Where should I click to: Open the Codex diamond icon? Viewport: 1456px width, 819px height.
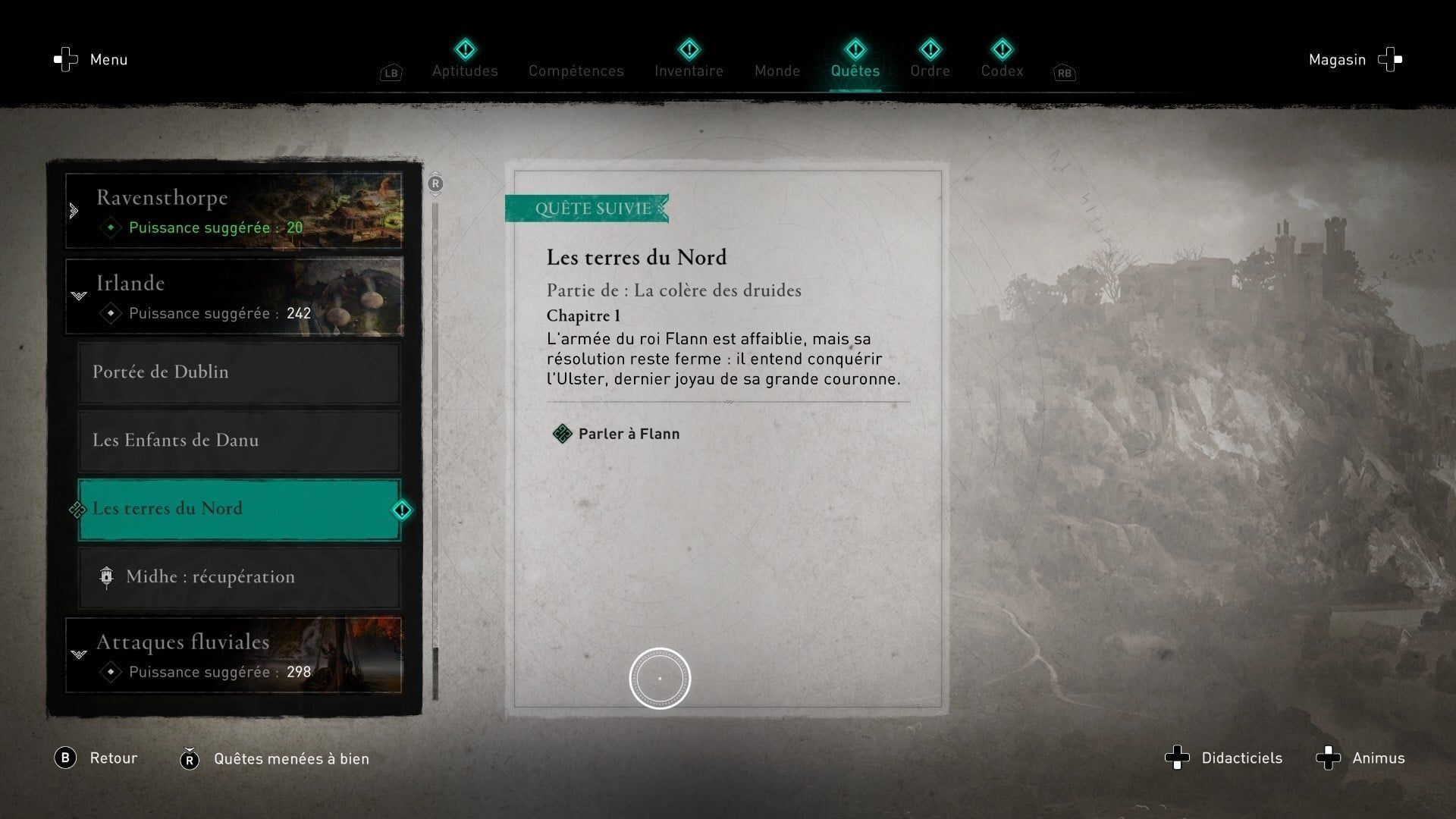(x=1002, y=50)
